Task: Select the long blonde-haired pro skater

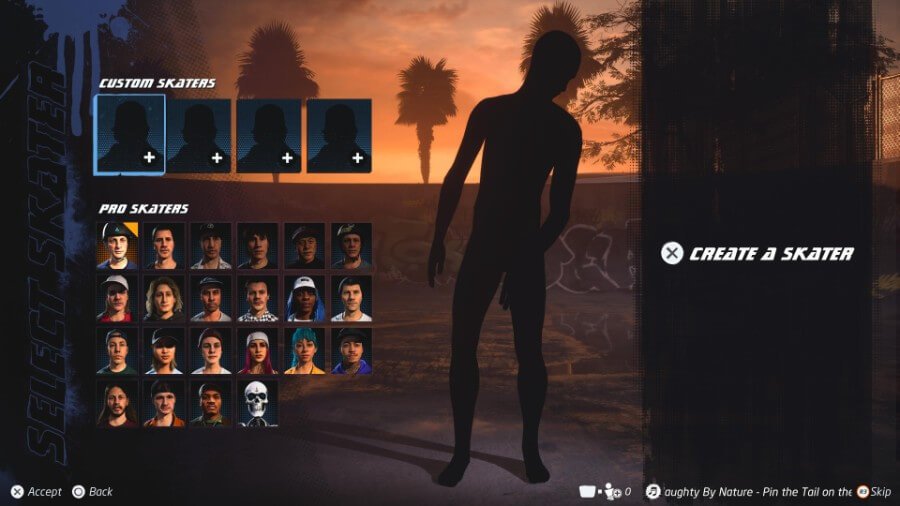Action: click(164, 298)
